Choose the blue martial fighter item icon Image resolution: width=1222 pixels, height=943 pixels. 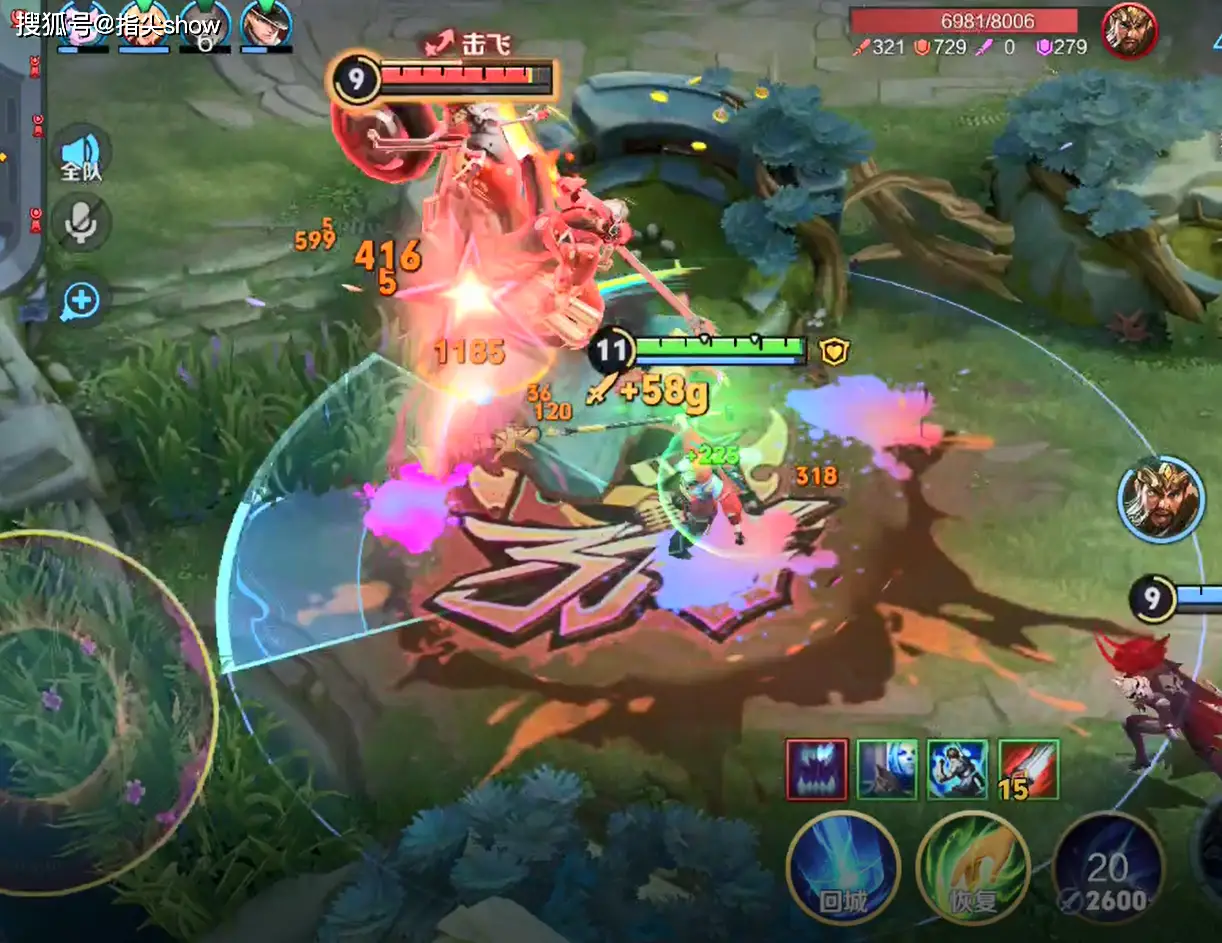[957, 769]
